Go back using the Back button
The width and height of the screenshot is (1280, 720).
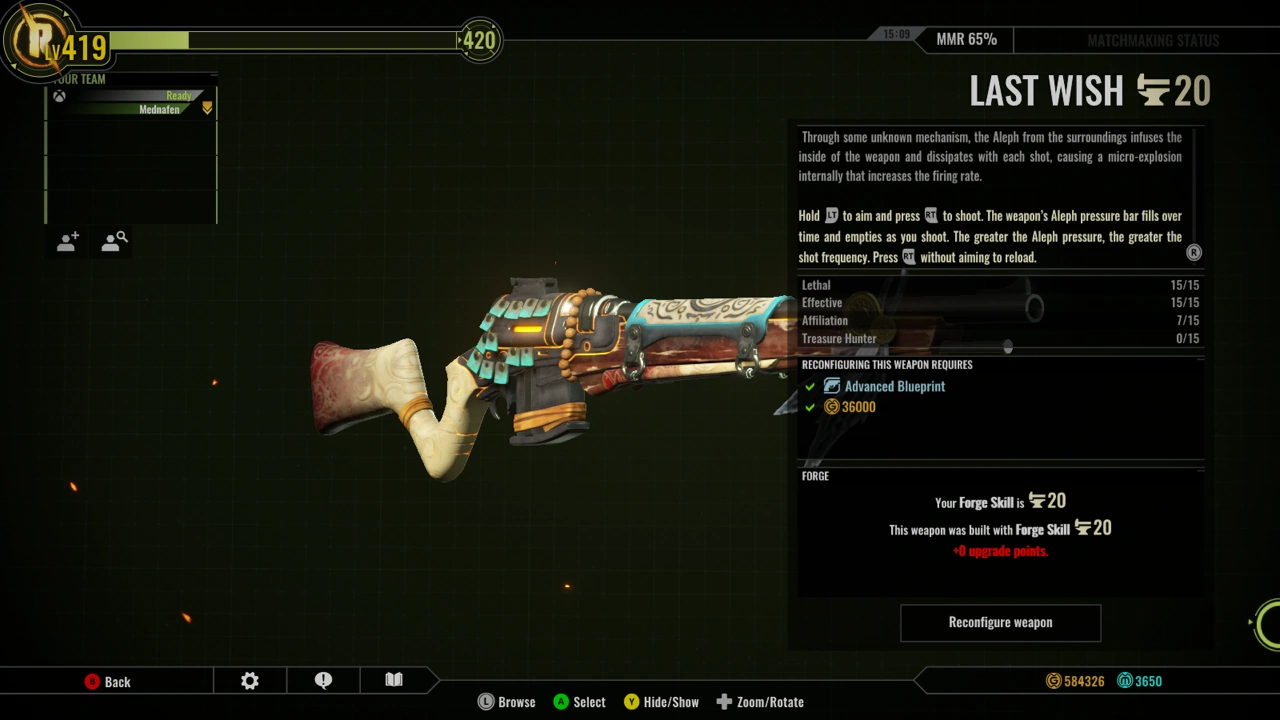108,682
